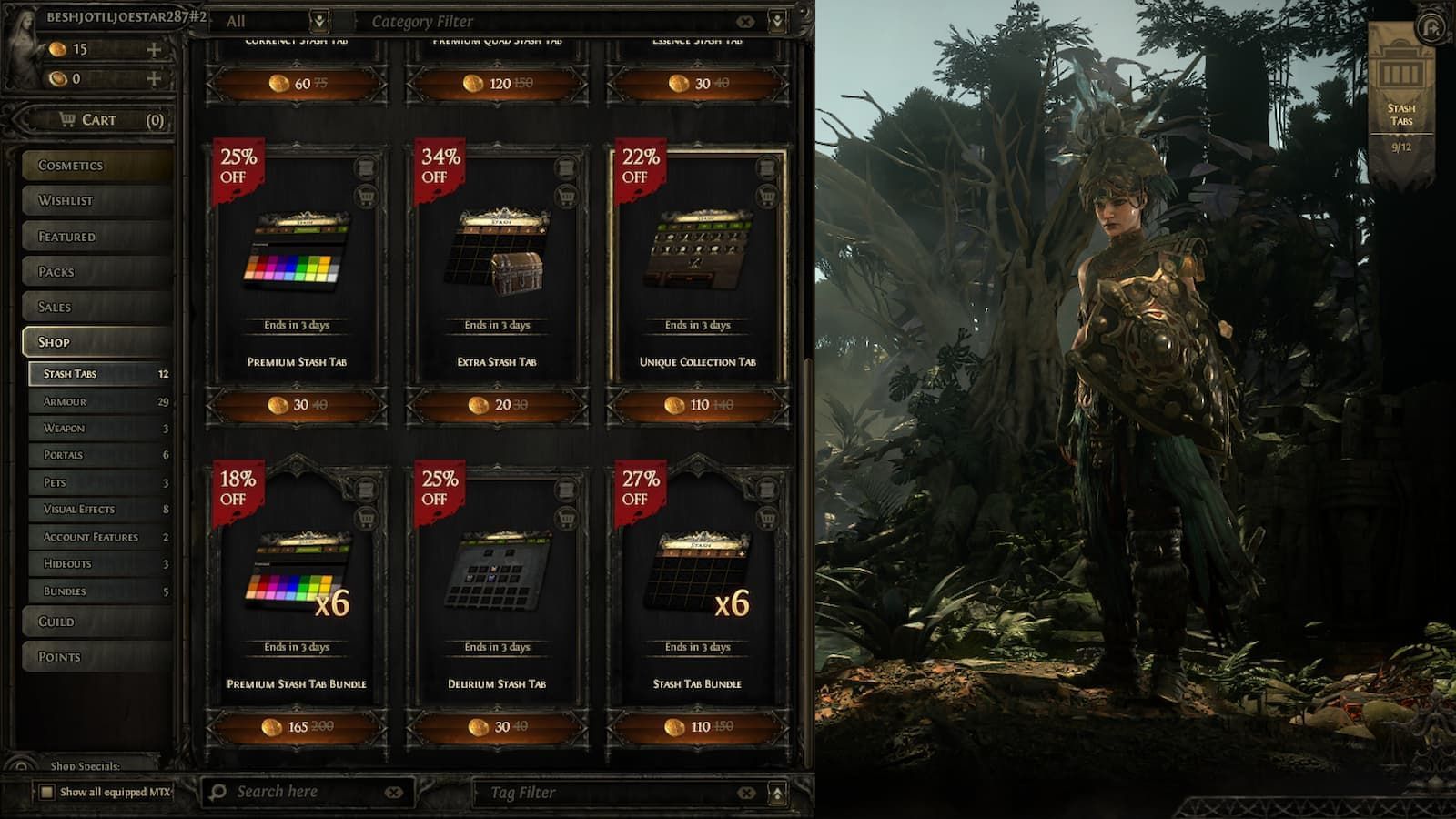
Task: Add Stash Tab Bundle to cart with its cart icon
Action: point(767,518)
